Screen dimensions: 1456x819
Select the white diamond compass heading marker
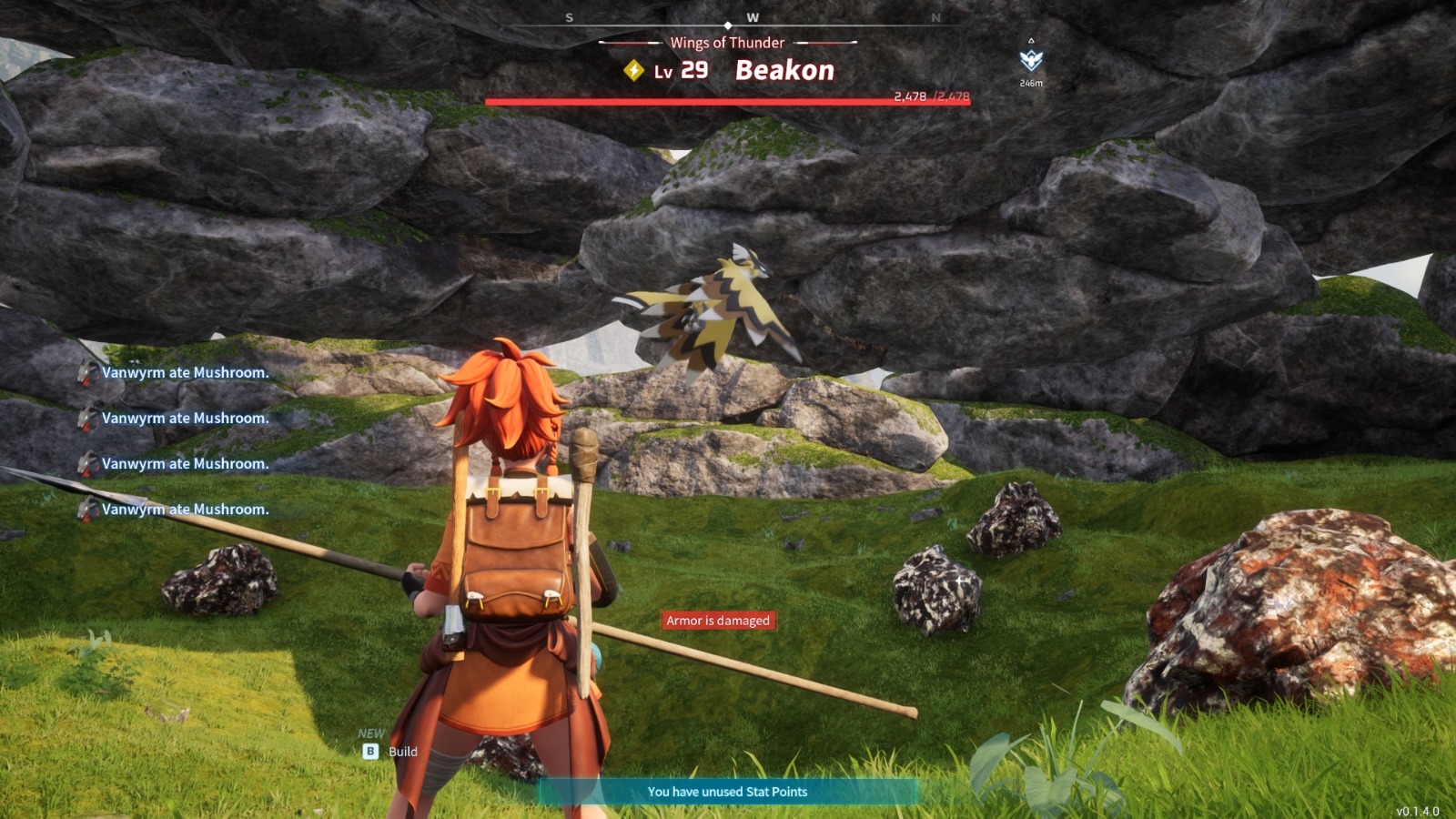728,25
